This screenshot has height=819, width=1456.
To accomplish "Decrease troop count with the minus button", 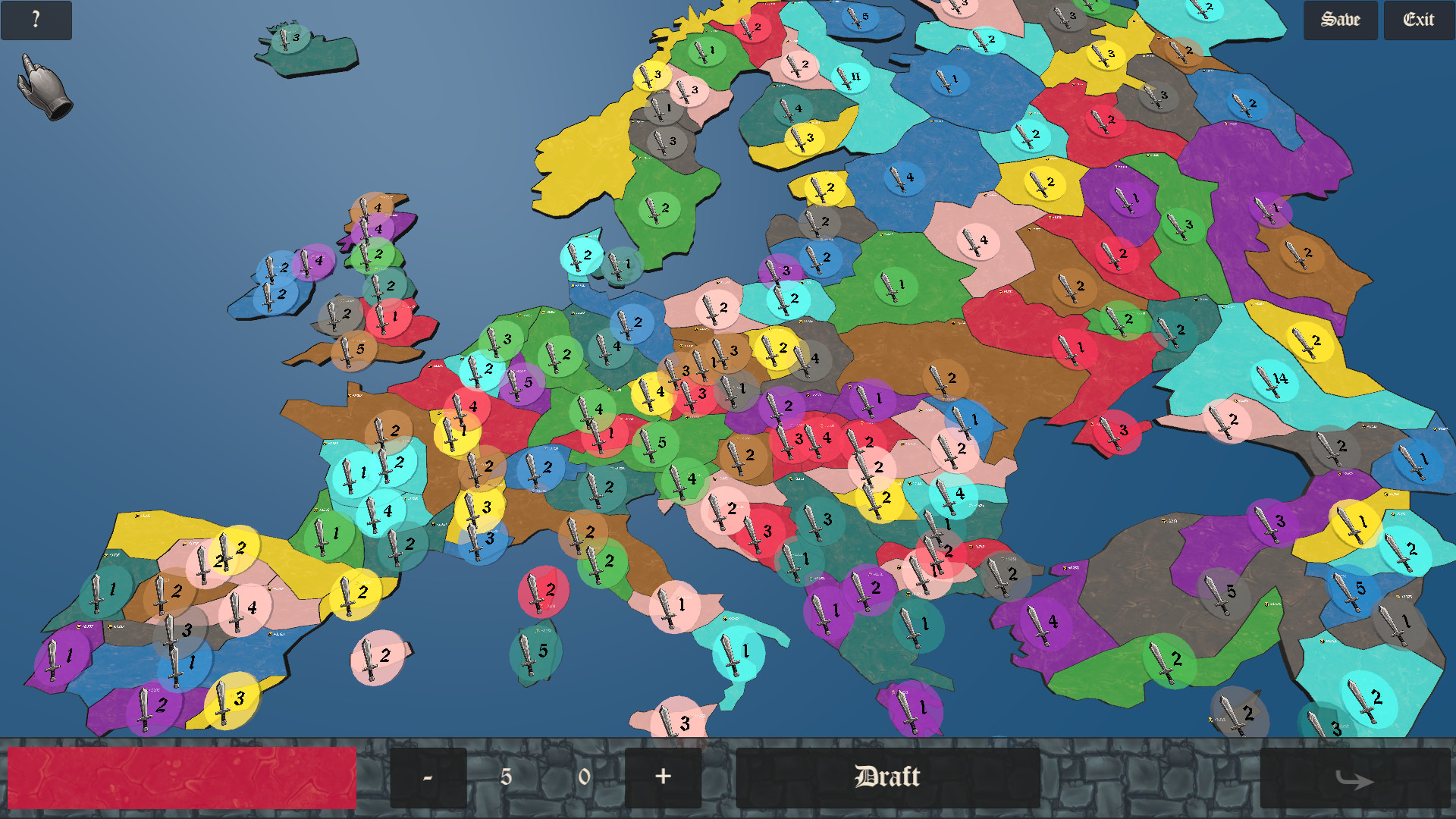I will pos(428,777).
